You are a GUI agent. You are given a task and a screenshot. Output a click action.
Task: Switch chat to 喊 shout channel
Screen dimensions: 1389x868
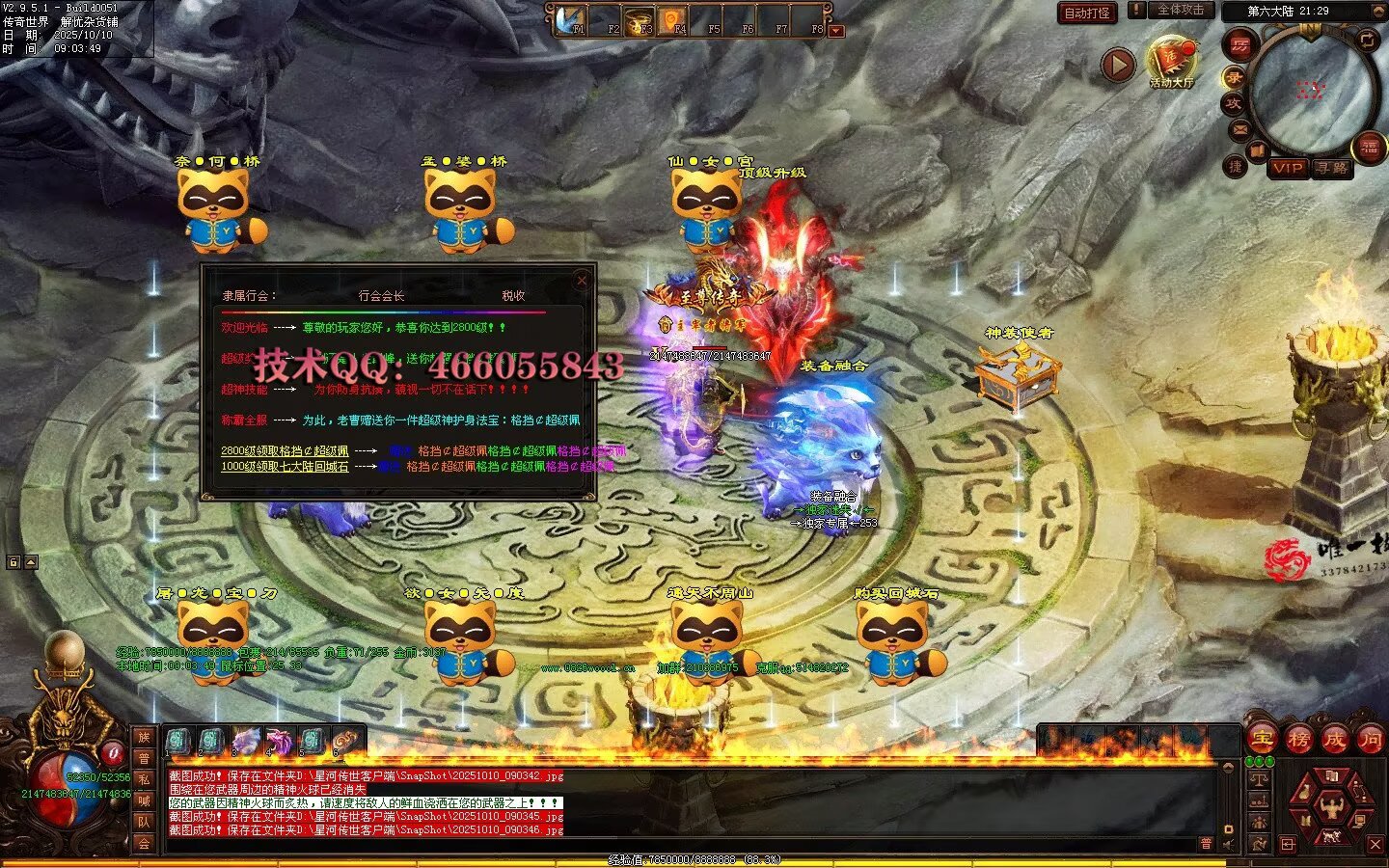pyautogui.click(x=144, y=800)
